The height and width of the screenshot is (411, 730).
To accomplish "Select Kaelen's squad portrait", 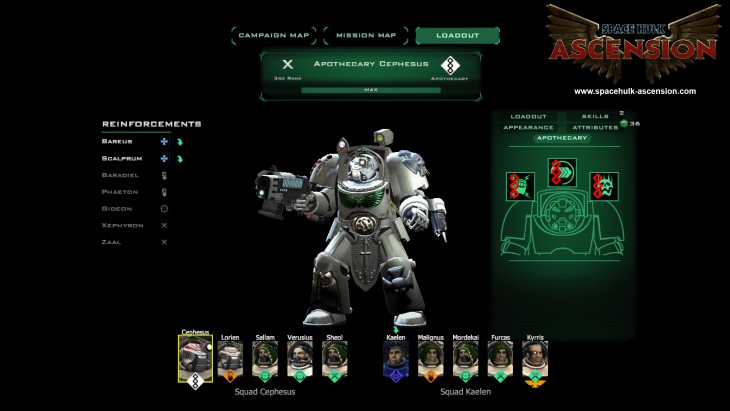I will 396,359.
